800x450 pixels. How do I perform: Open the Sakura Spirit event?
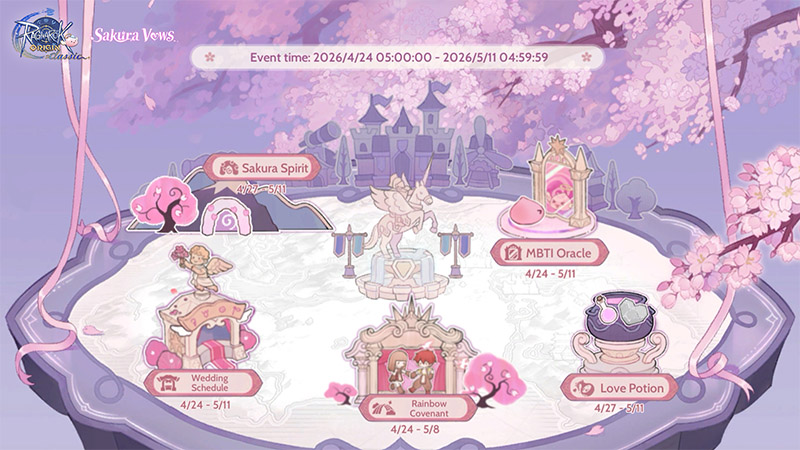click(261, 167)
